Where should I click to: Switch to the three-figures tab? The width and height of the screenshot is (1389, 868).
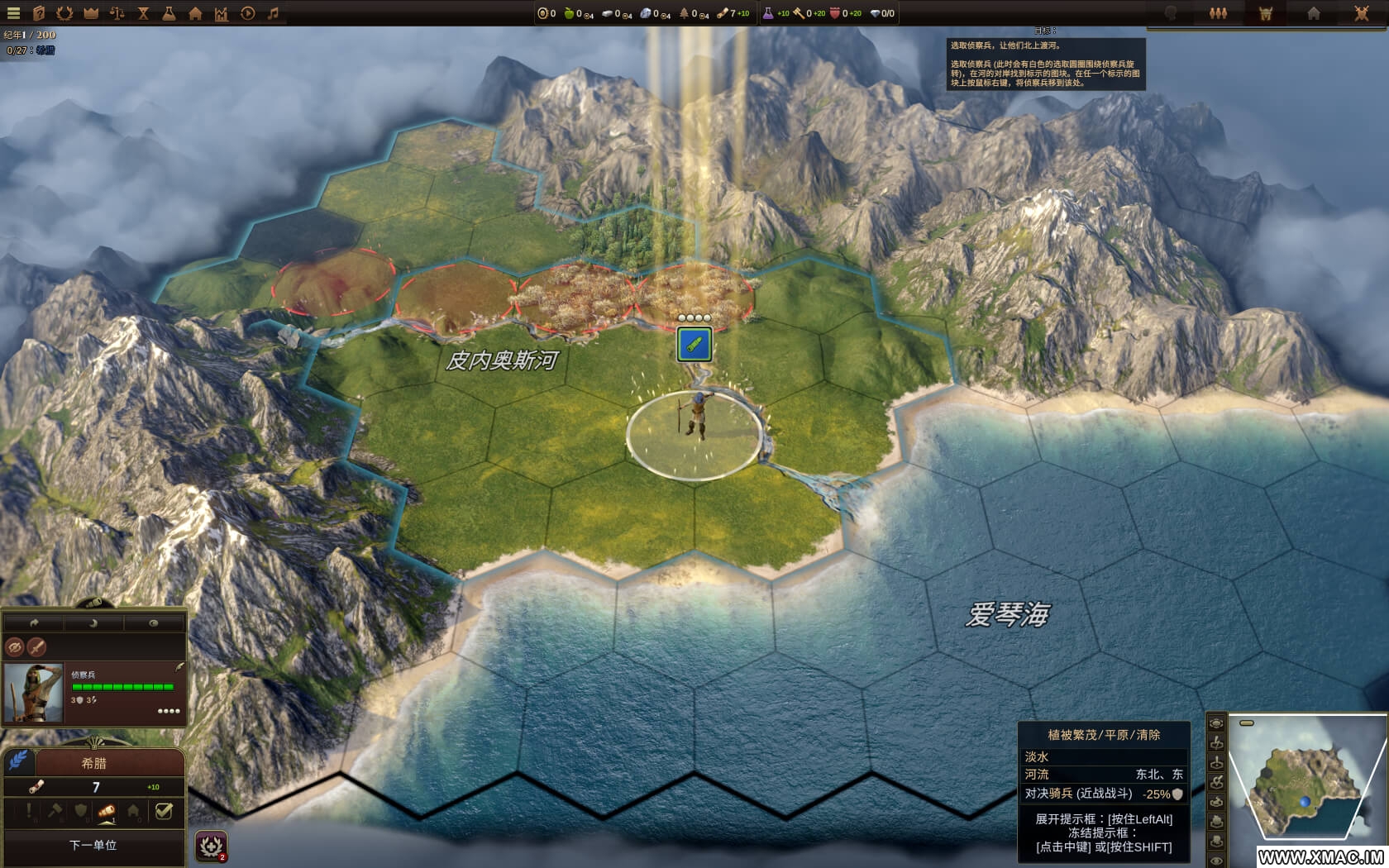click(1218, 13)
